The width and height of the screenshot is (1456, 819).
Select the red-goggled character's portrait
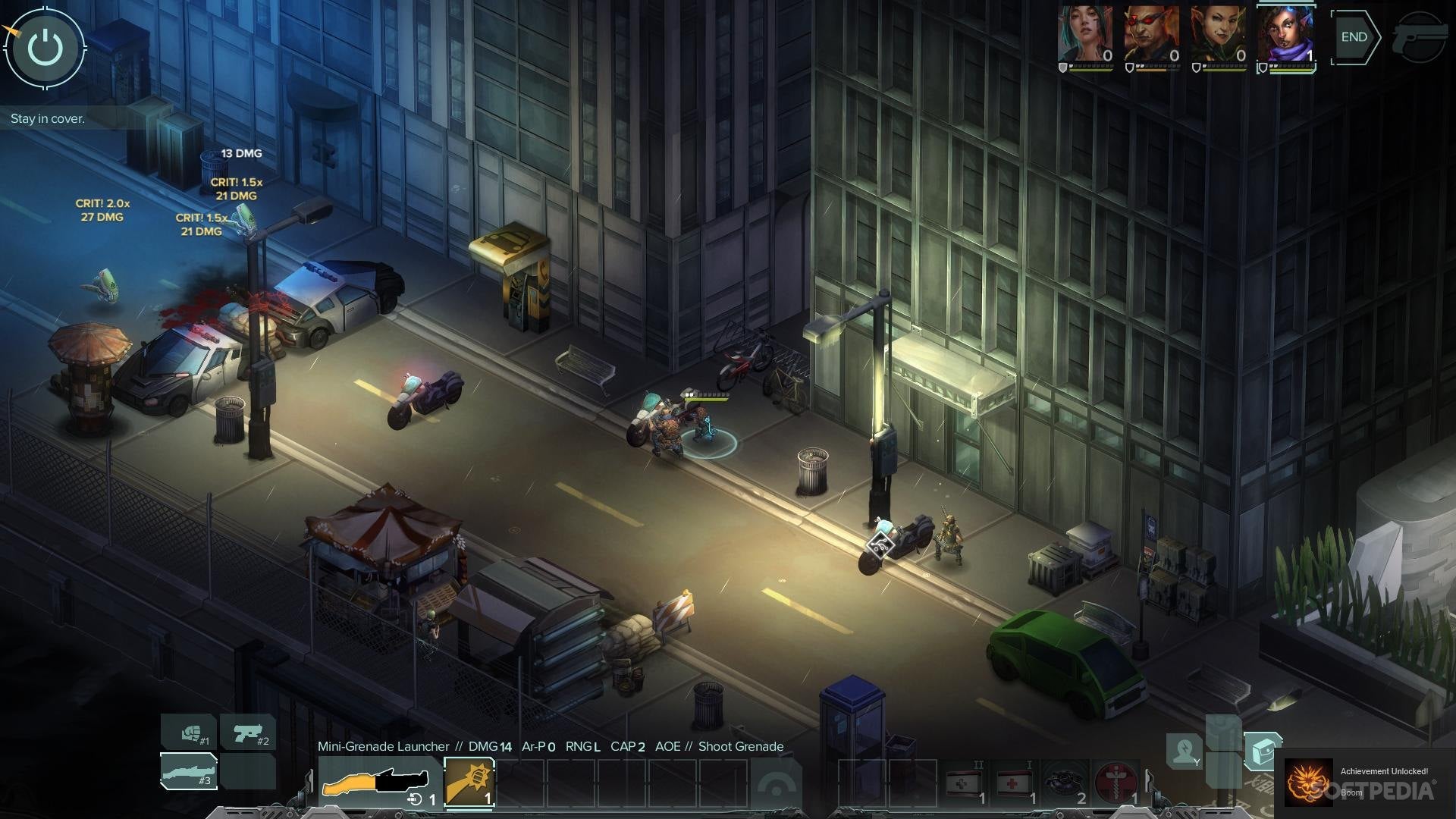click(1151, 35)
